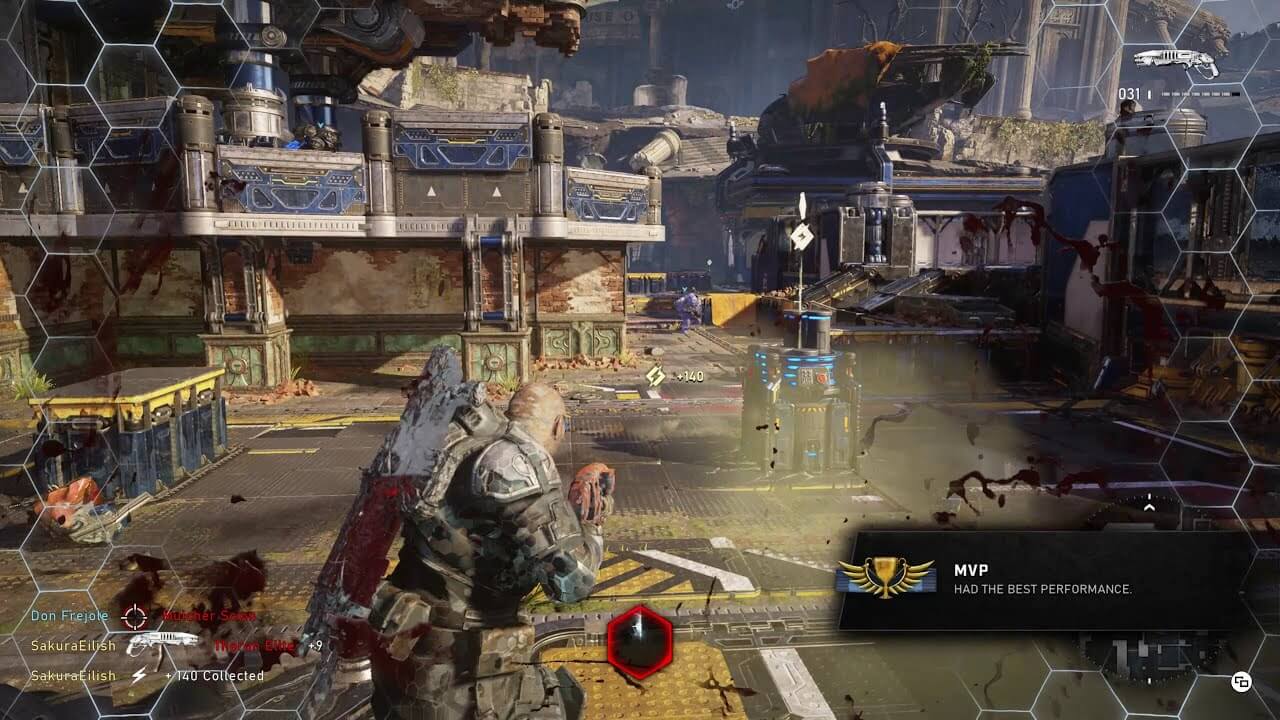Click the overlapping windows icon
Screen dimensions: 1280x720
coord(1242,682)
